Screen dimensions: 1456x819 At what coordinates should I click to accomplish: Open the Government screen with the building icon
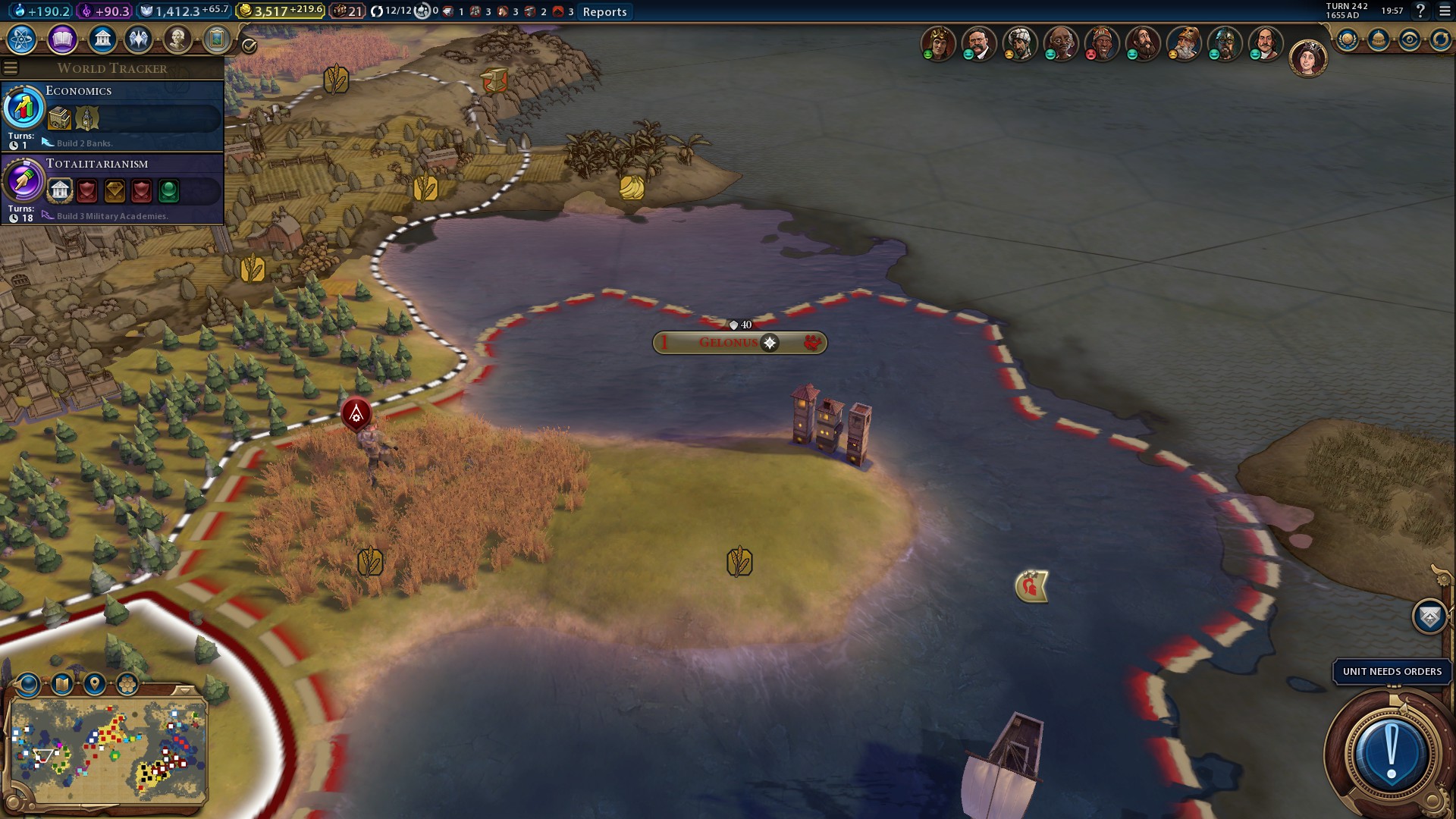pyautogui.click(x=102, y=39)
